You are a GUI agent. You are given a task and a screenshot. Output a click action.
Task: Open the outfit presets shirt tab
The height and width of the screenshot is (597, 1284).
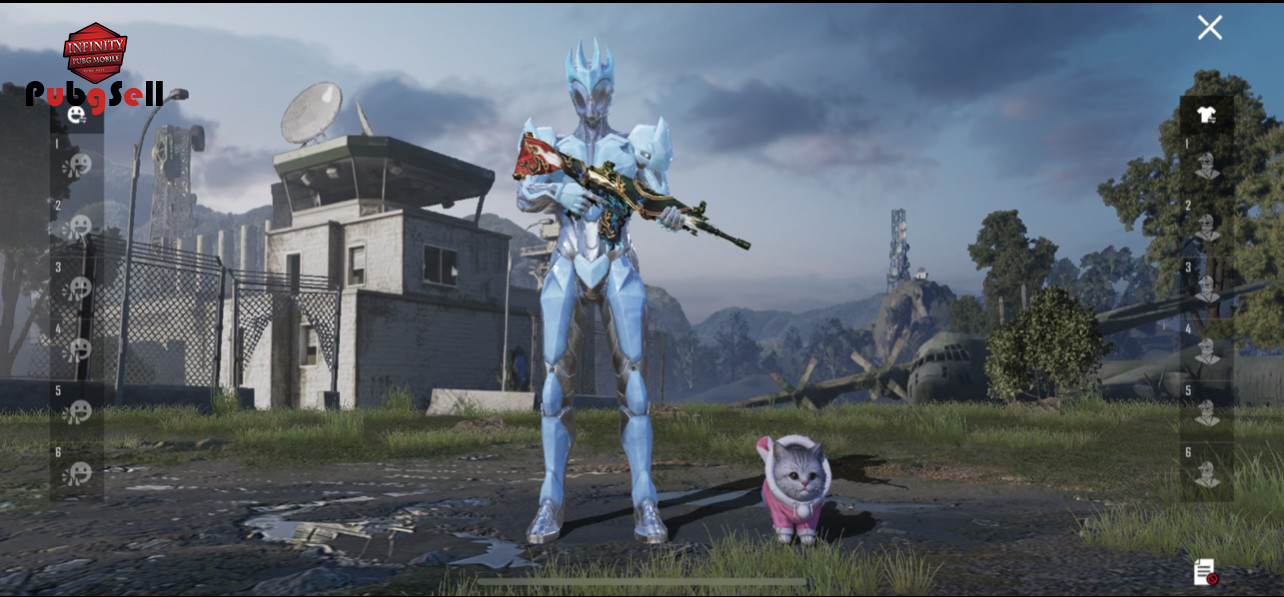[1206, 115]
